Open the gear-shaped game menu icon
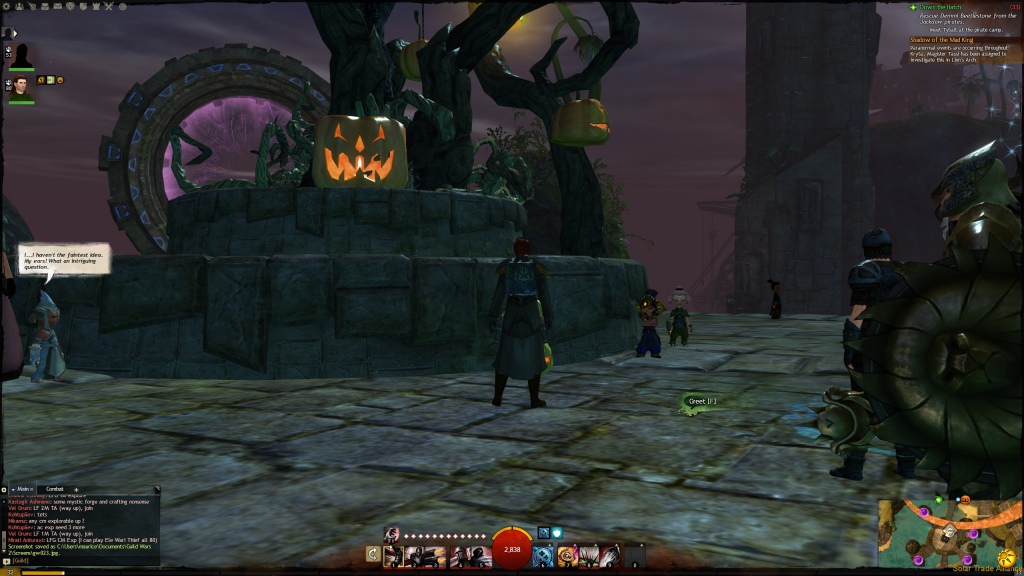1024x576 pixels. click(x=7, y=5)
